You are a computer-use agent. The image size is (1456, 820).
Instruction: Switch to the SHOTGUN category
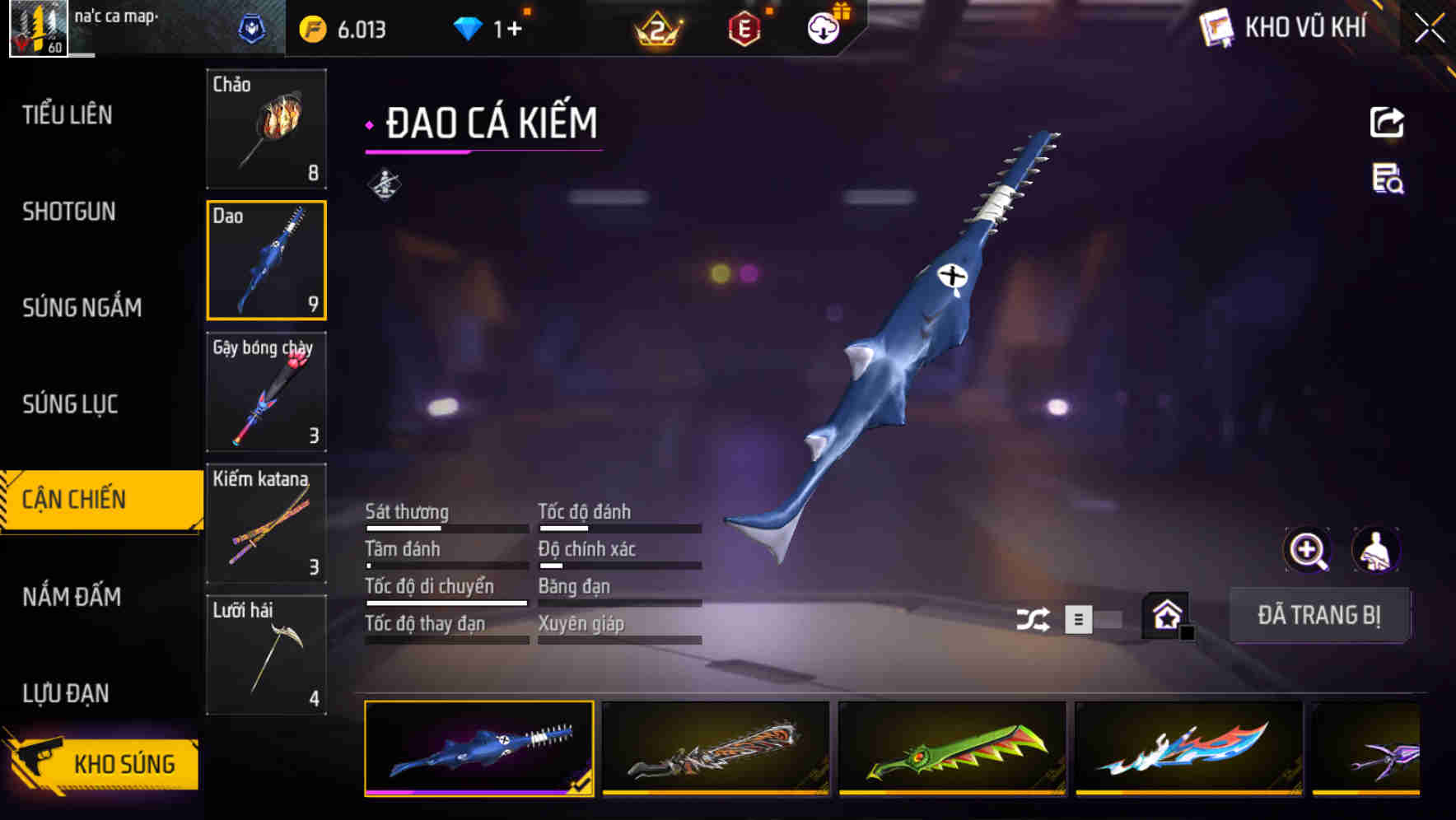pos(69,212)
